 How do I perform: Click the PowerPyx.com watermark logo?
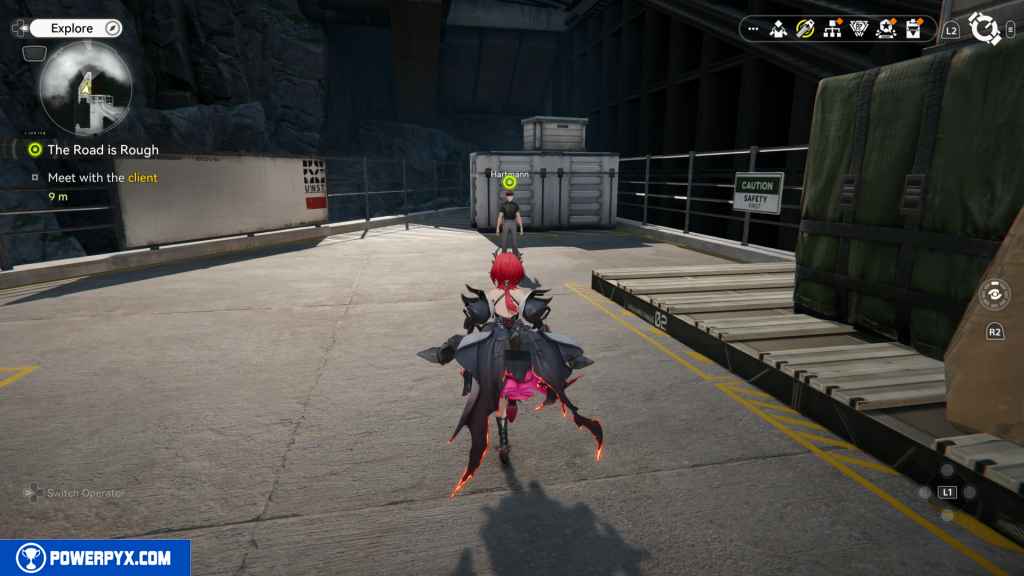tap(95, 558)
